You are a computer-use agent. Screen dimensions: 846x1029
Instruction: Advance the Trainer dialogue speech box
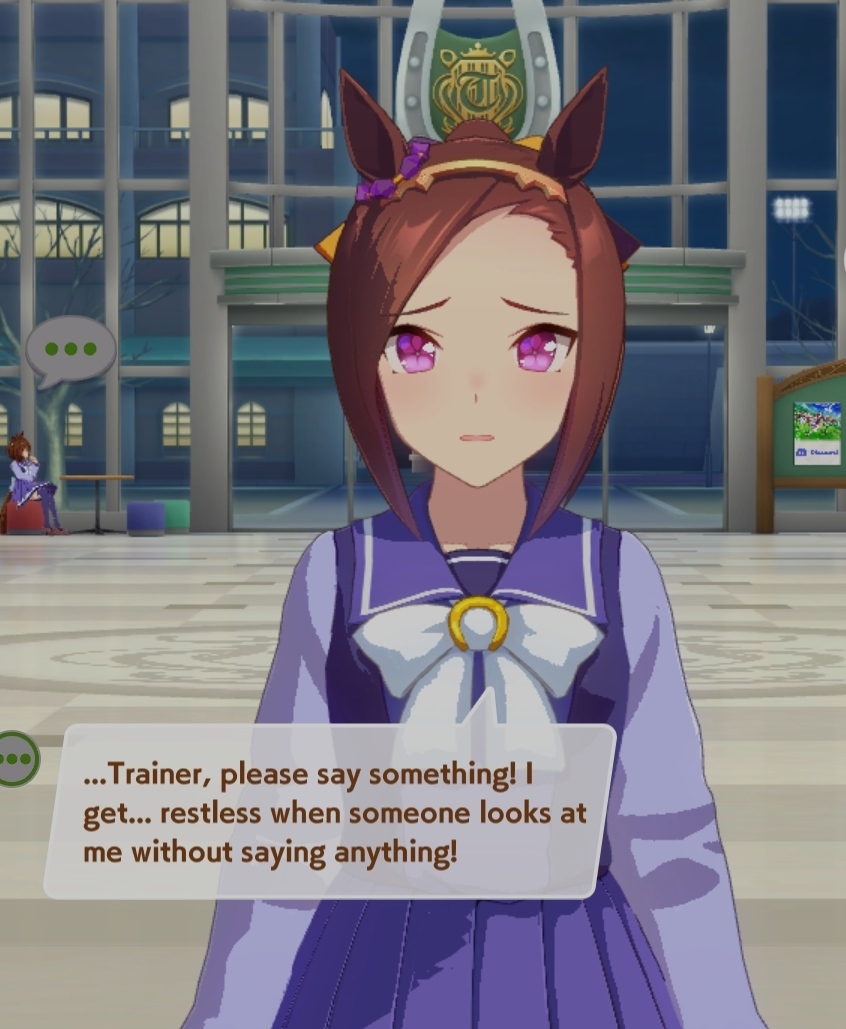click(x=330, y=810)
